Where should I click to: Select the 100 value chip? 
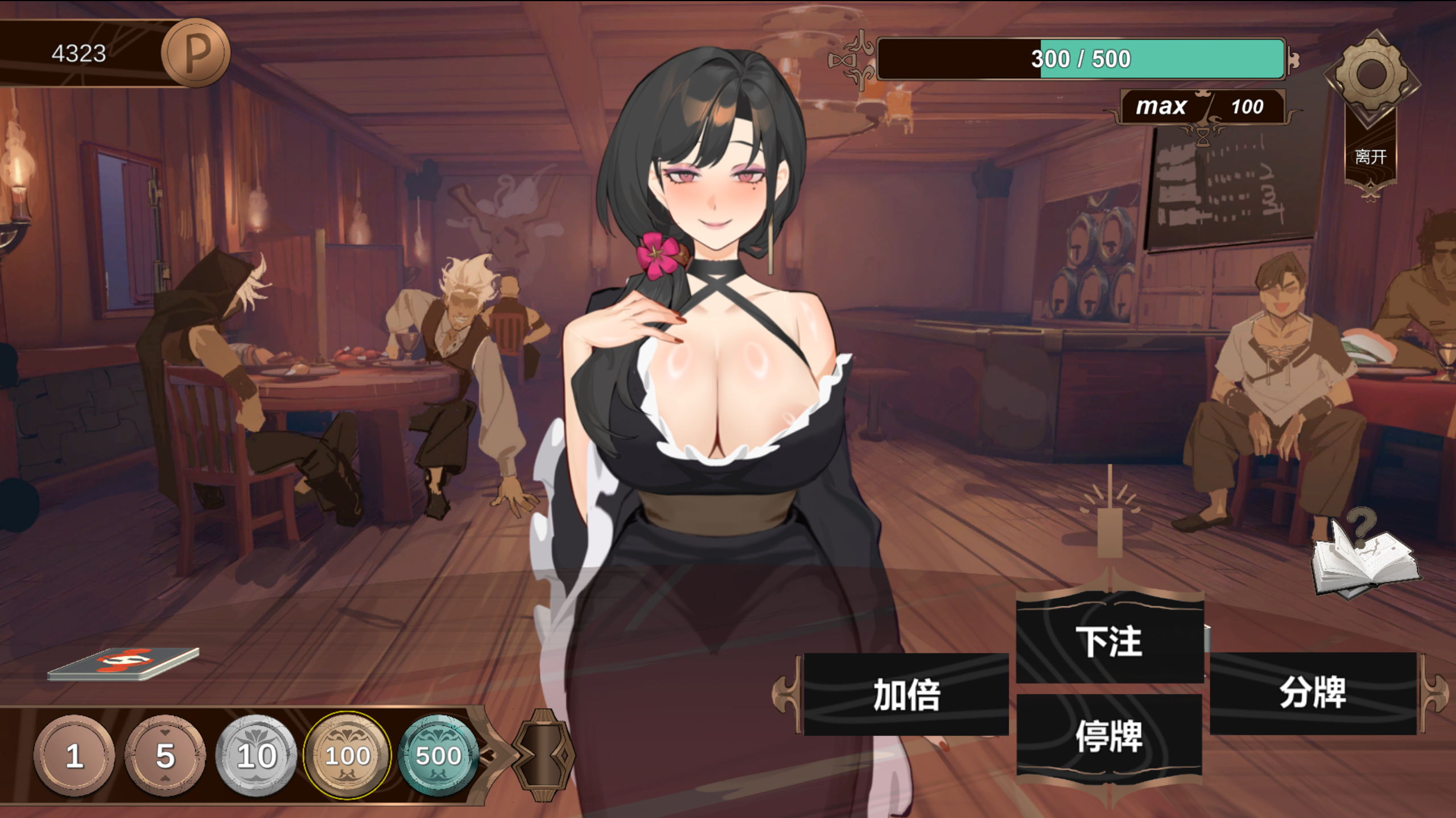tap(347, 755)
